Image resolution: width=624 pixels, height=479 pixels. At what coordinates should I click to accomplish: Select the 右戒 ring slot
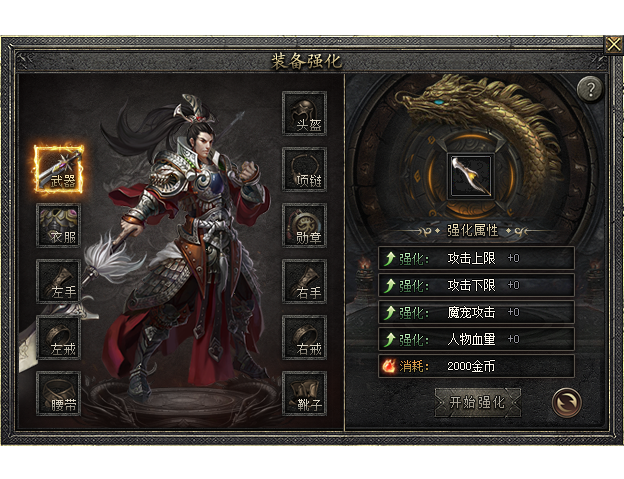pos(305,338)
